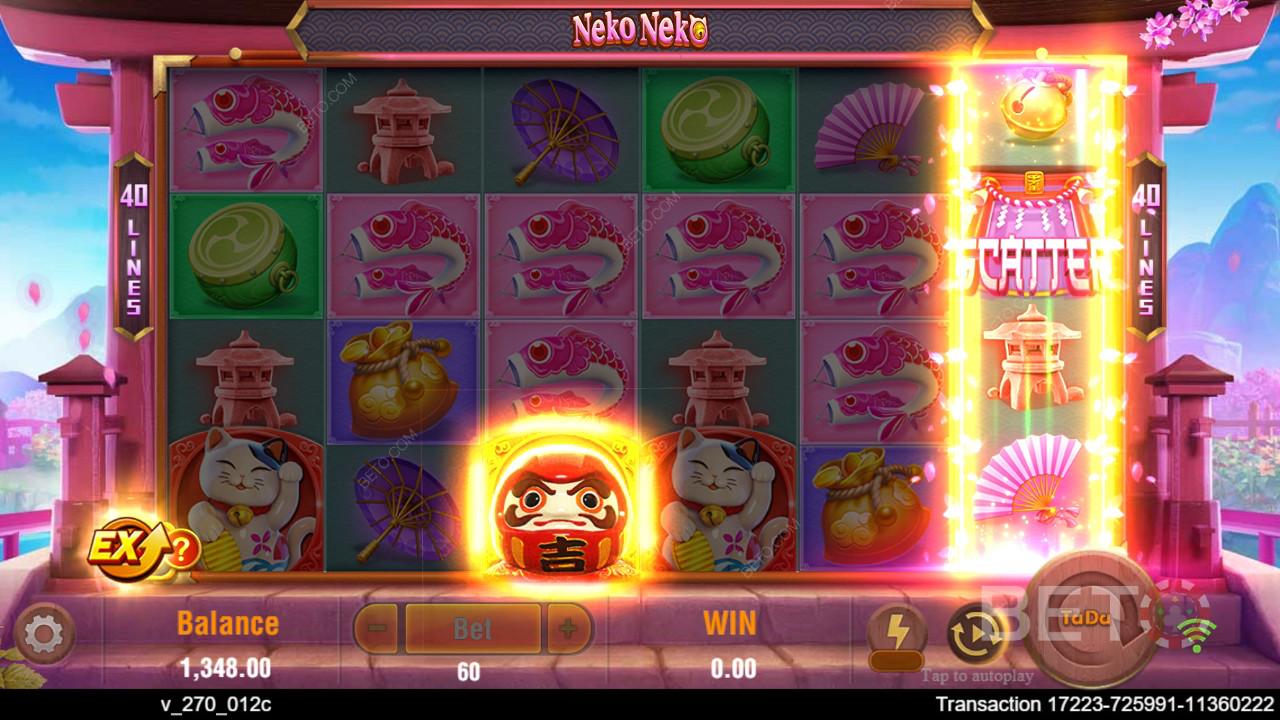Screen dimensions: 1280x720
Task: Decrease the bet with the minus button
Action: 376,629
